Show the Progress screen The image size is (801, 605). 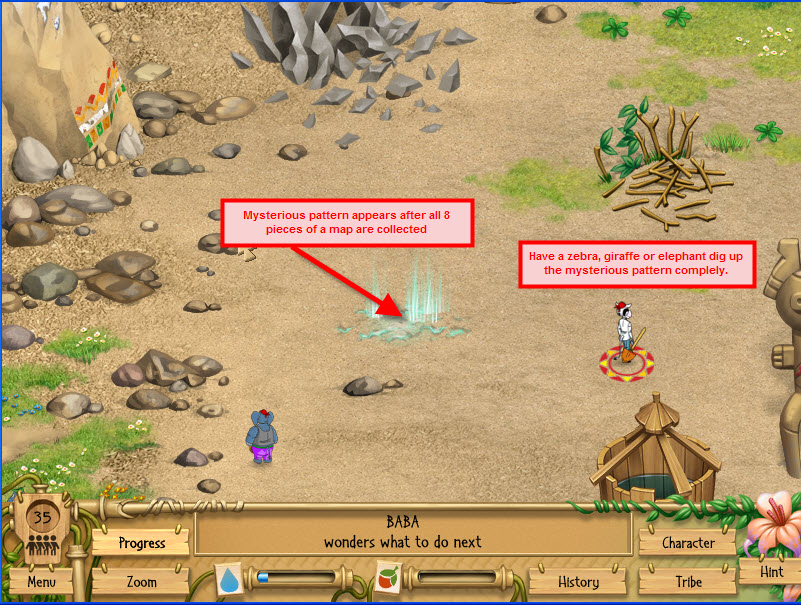(x=141, y=543)
